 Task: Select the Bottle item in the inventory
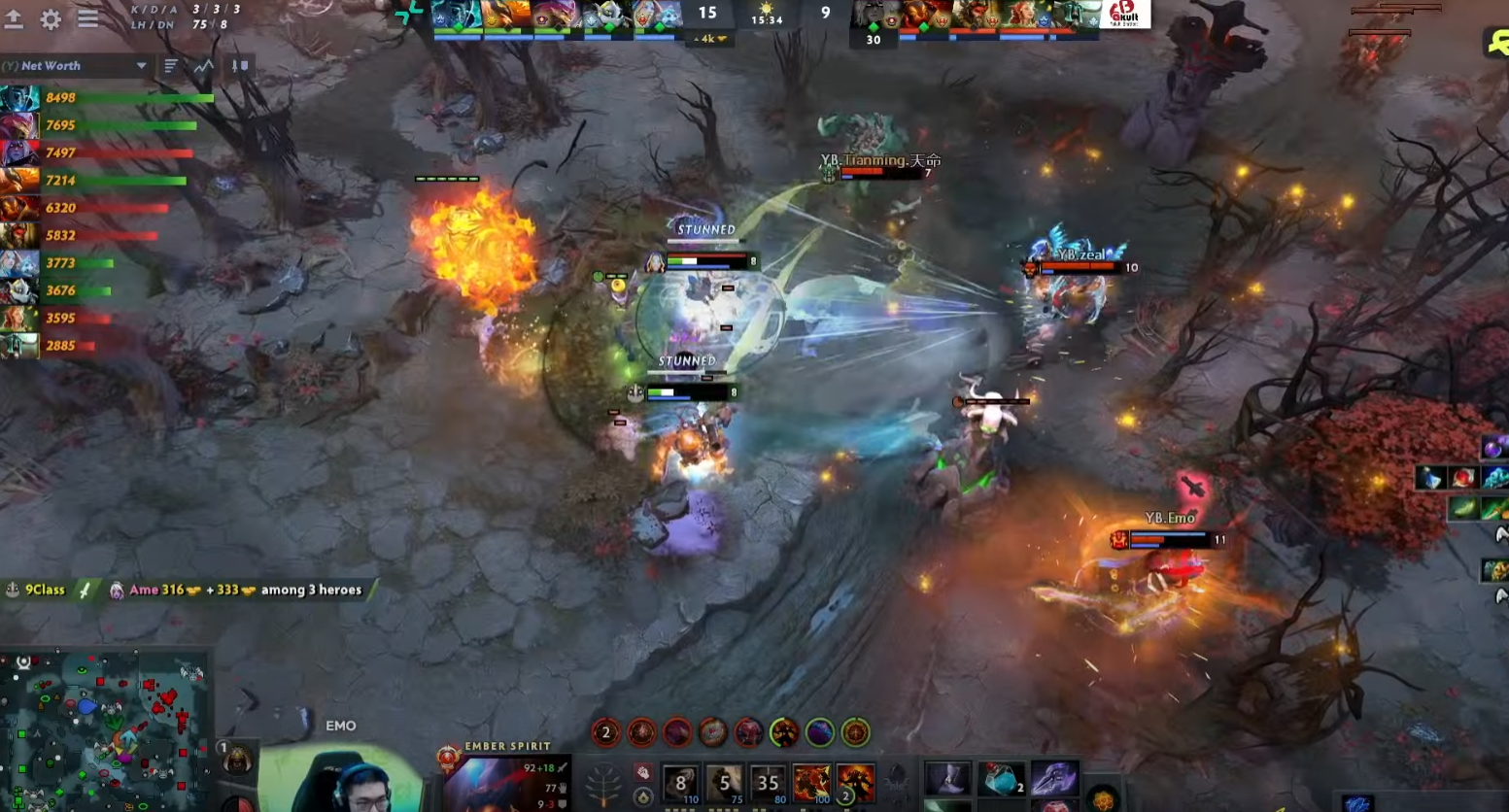1002,779
